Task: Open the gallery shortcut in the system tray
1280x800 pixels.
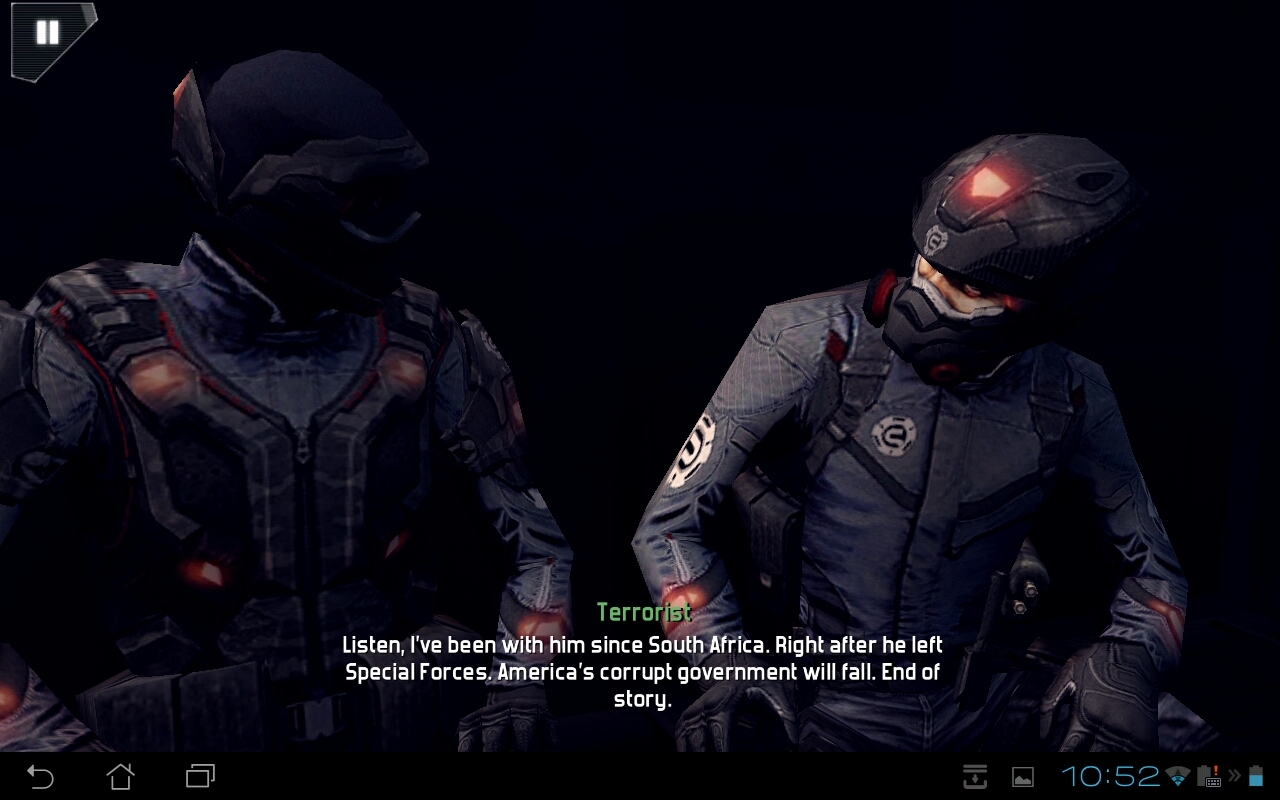Action: click(1022, 777)
